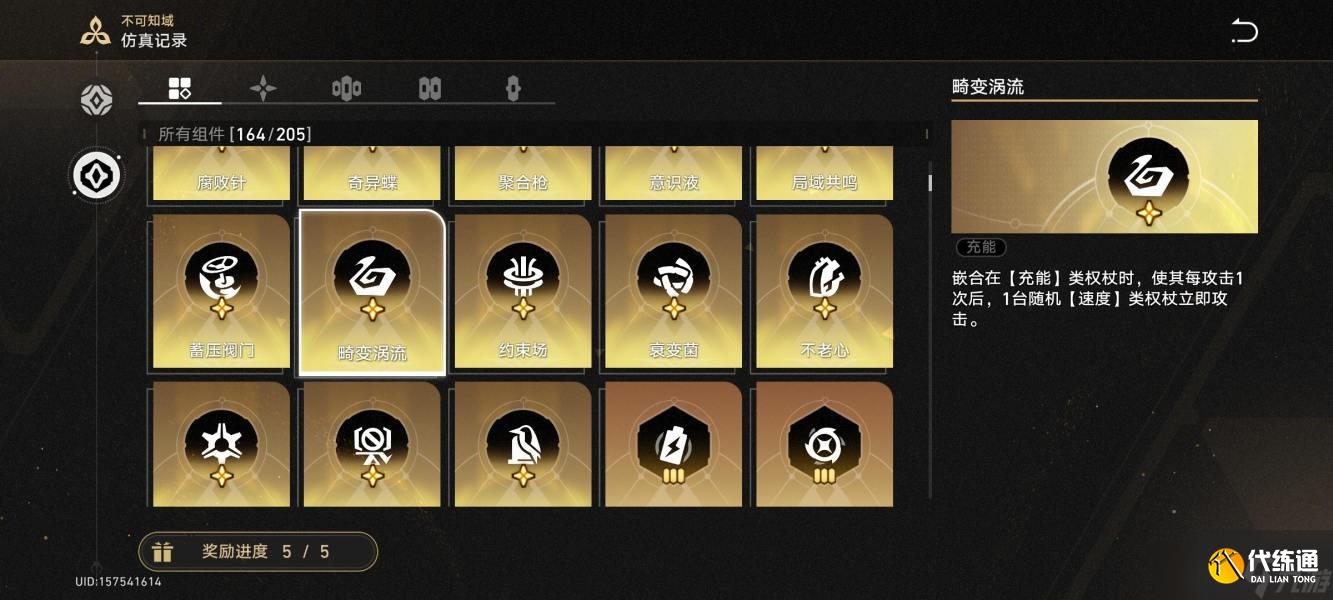Image resolution: width=1333 pixels, height=600 pixels.
Task: Open the tab with three linked modules
Action: coord(346,89)
